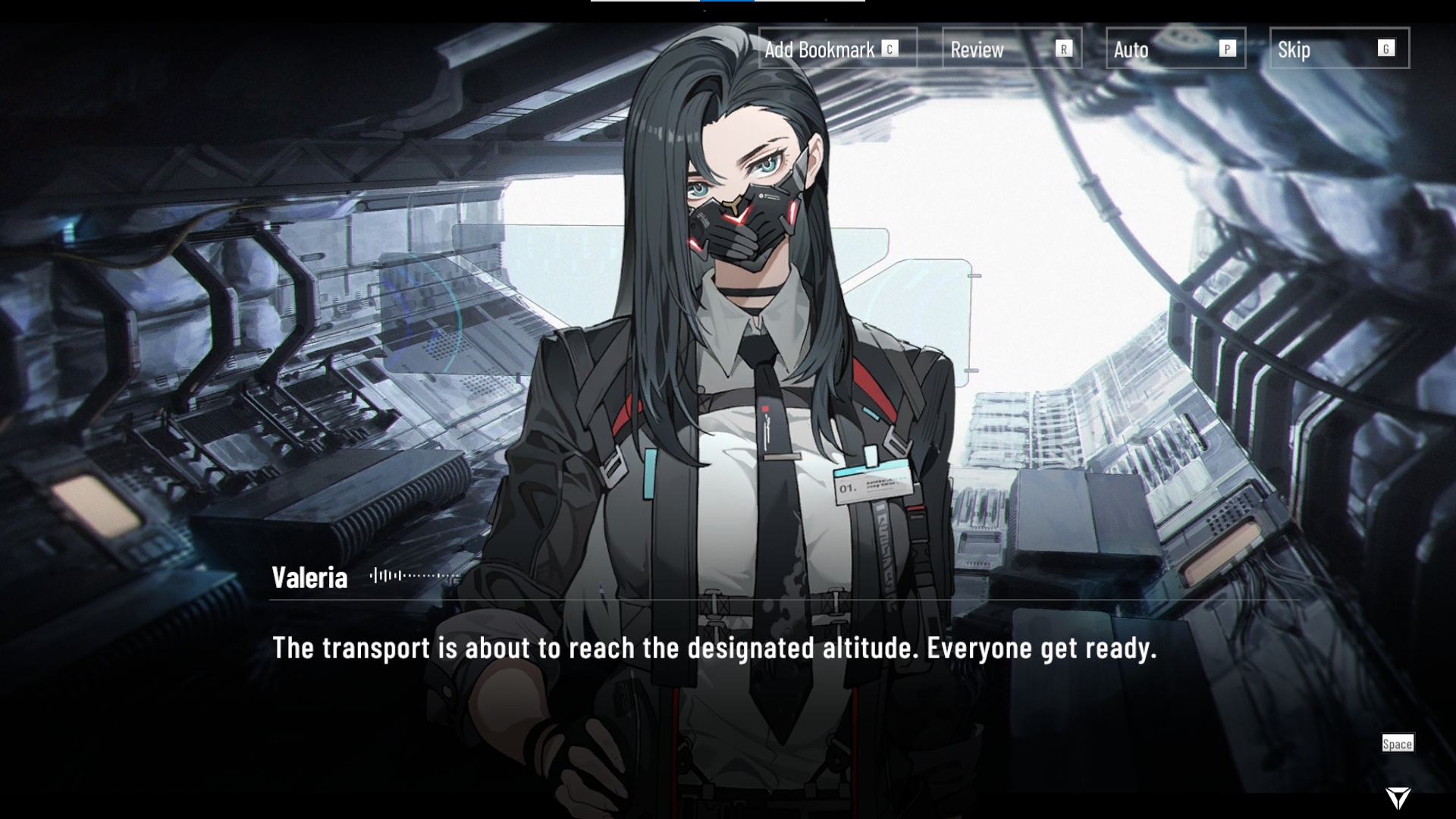
Task: Toggle Auto dialogue playback
Action: coord(1175,49)
